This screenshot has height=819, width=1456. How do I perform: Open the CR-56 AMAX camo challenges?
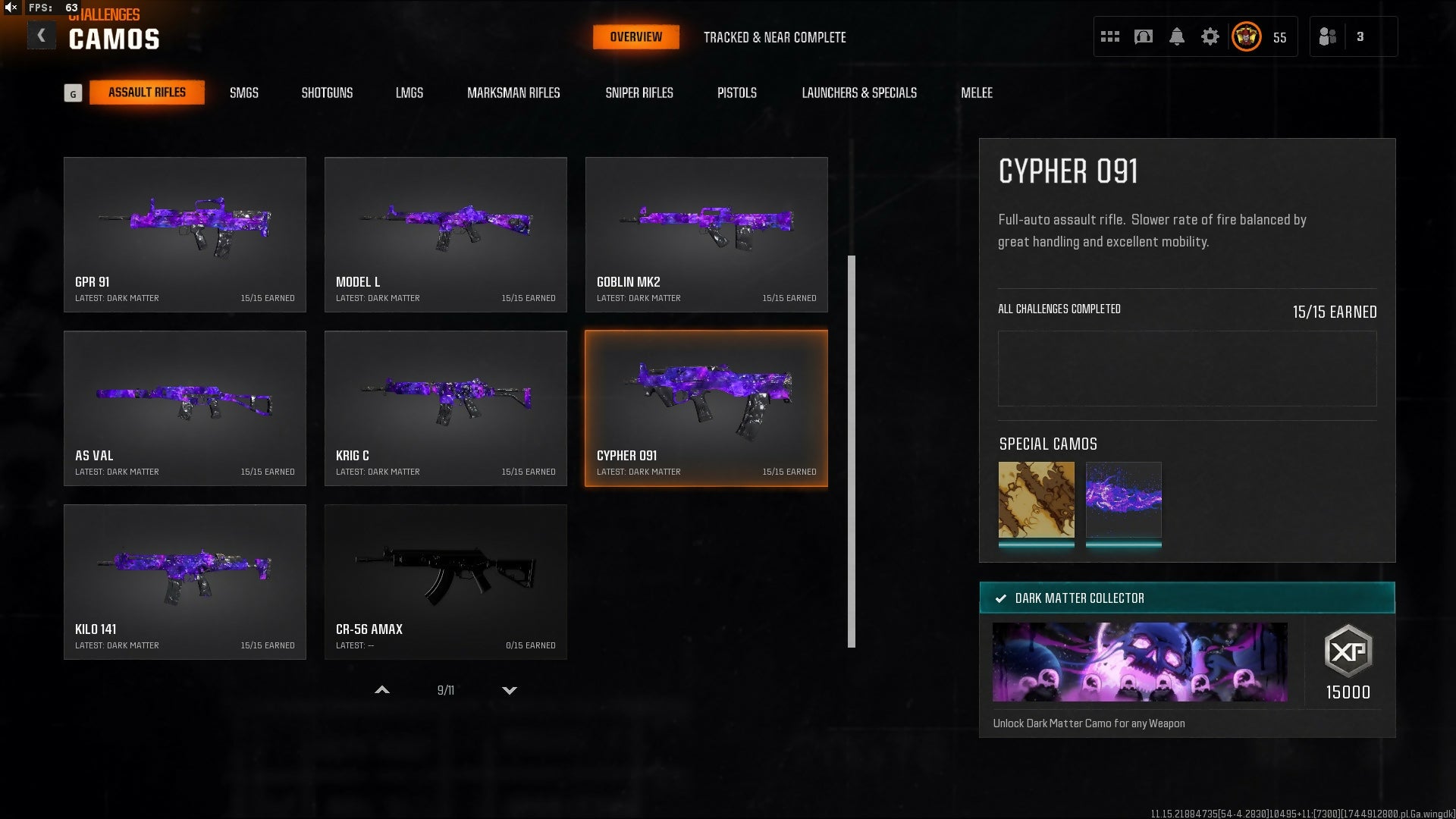pos(446,582)
